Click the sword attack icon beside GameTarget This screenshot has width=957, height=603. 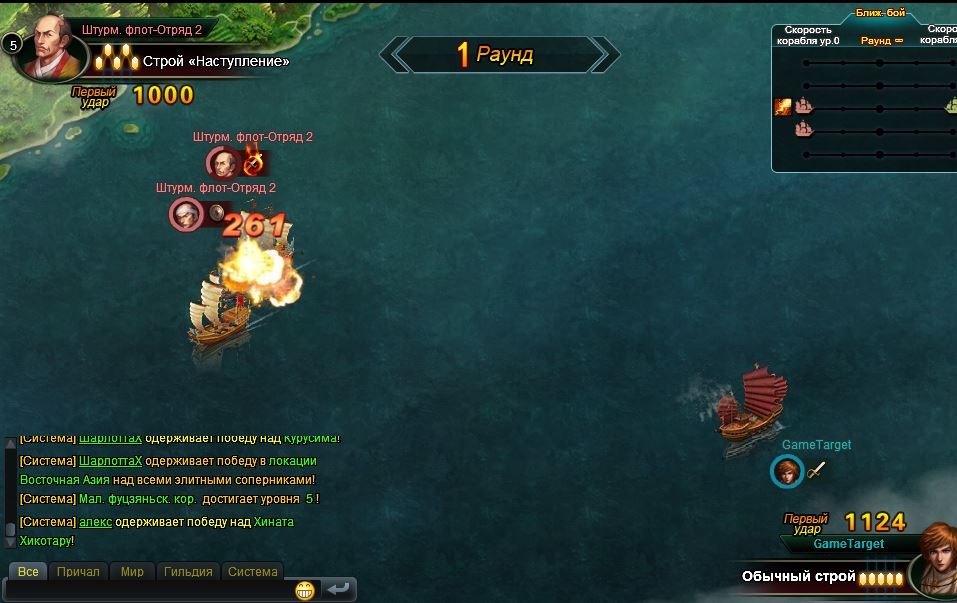[x=817, y=470]
